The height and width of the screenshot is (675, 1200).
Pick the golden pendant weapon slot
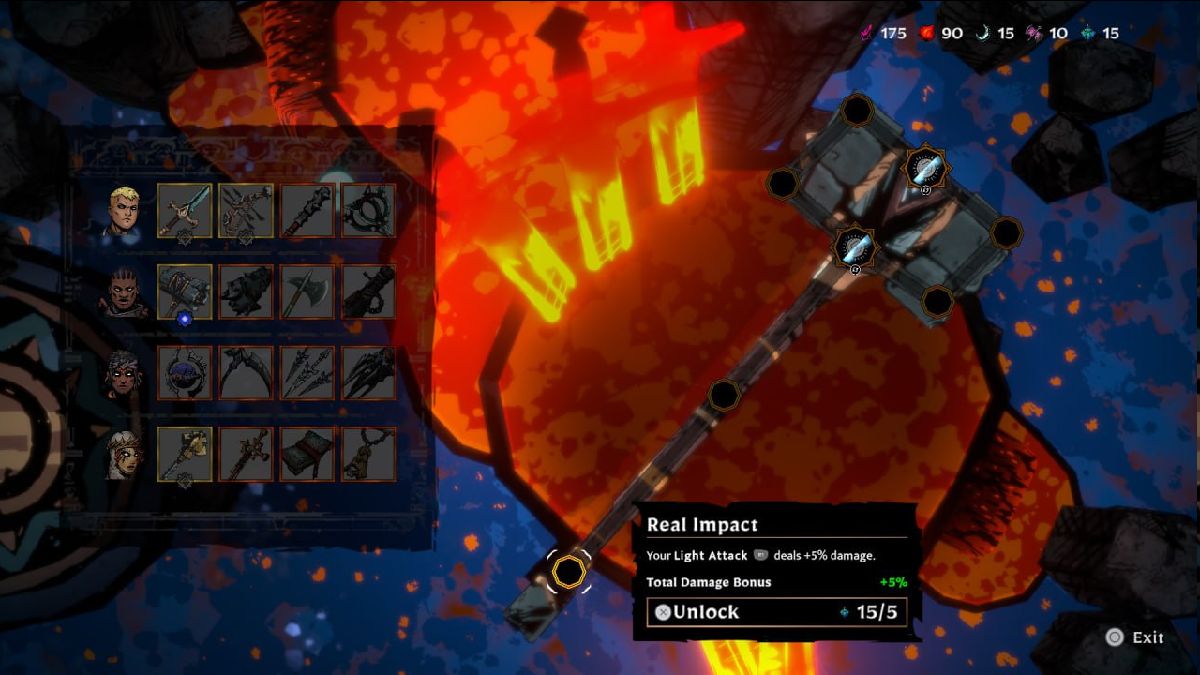[x=368, y=454]
